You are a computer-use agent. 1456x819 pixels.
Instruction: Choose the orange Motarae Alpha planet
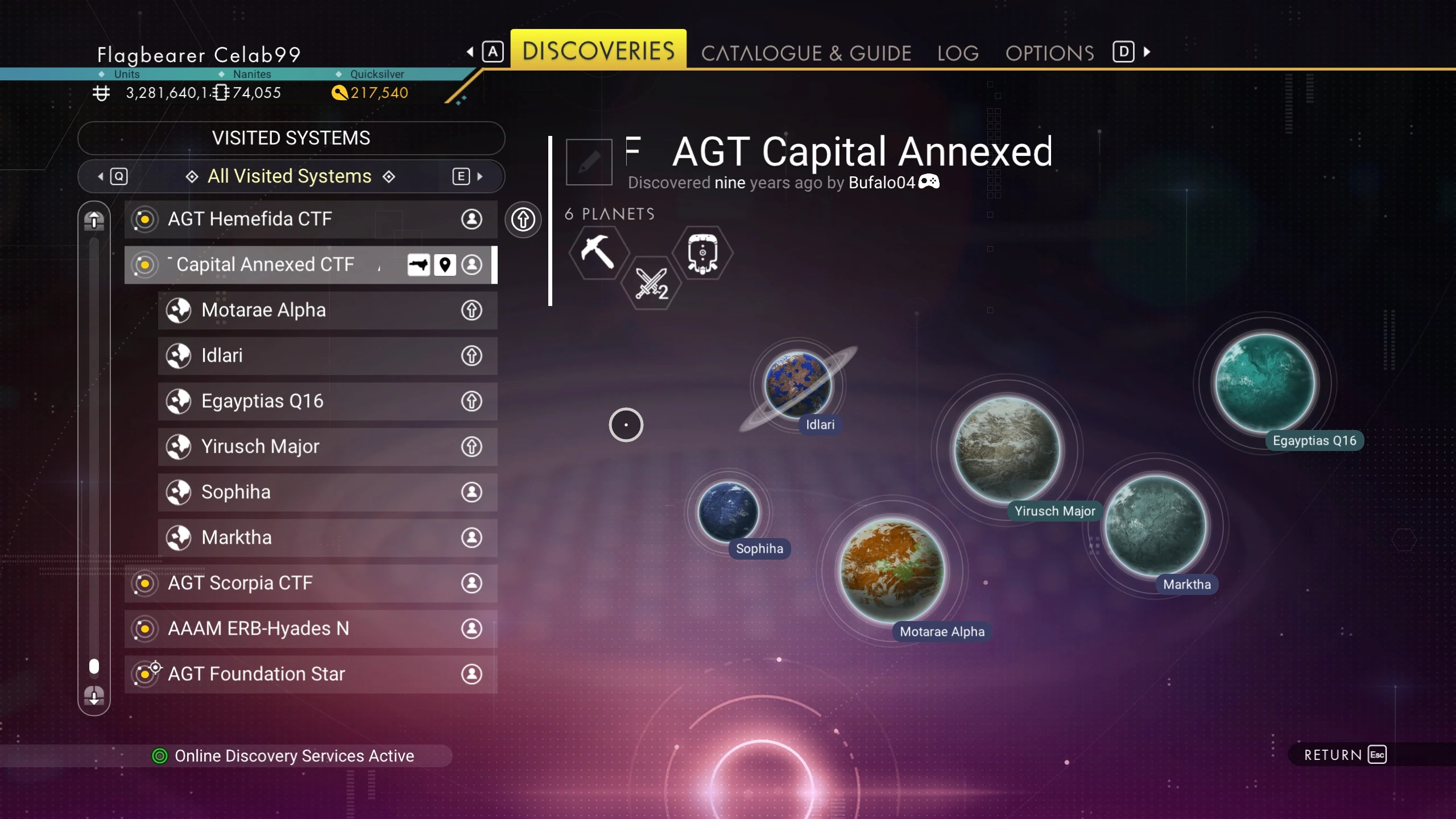(x=892, y=570)
